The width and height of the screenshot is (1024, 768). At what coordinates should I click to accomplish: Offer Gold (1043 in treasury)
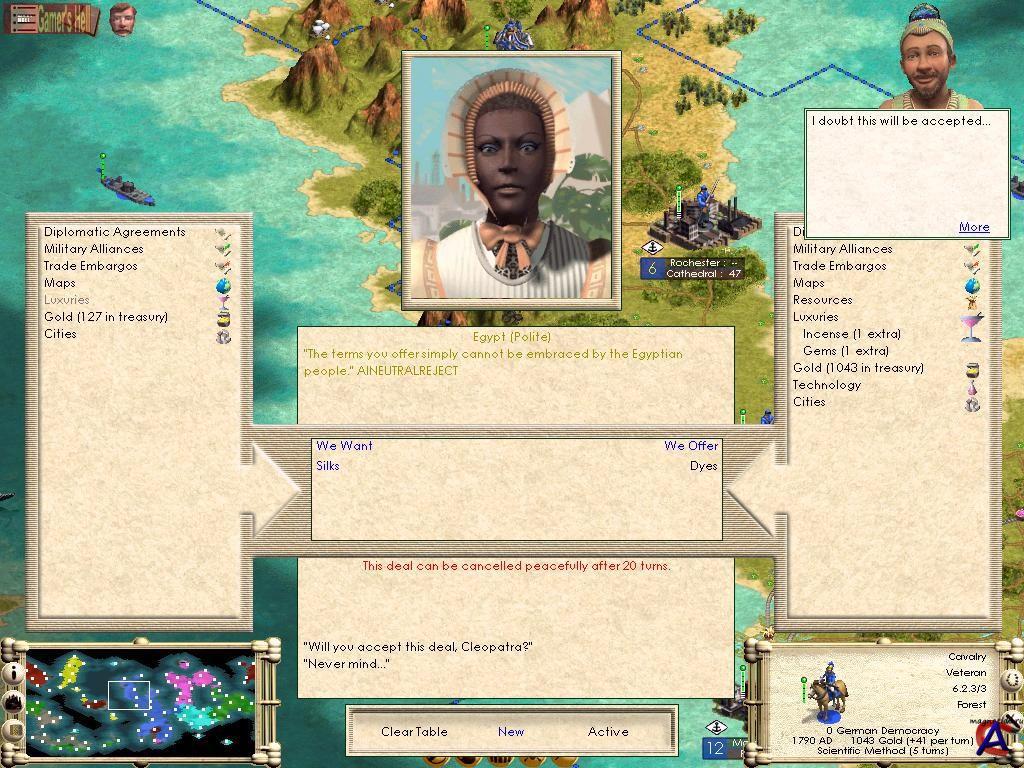[x=858, y=368]
